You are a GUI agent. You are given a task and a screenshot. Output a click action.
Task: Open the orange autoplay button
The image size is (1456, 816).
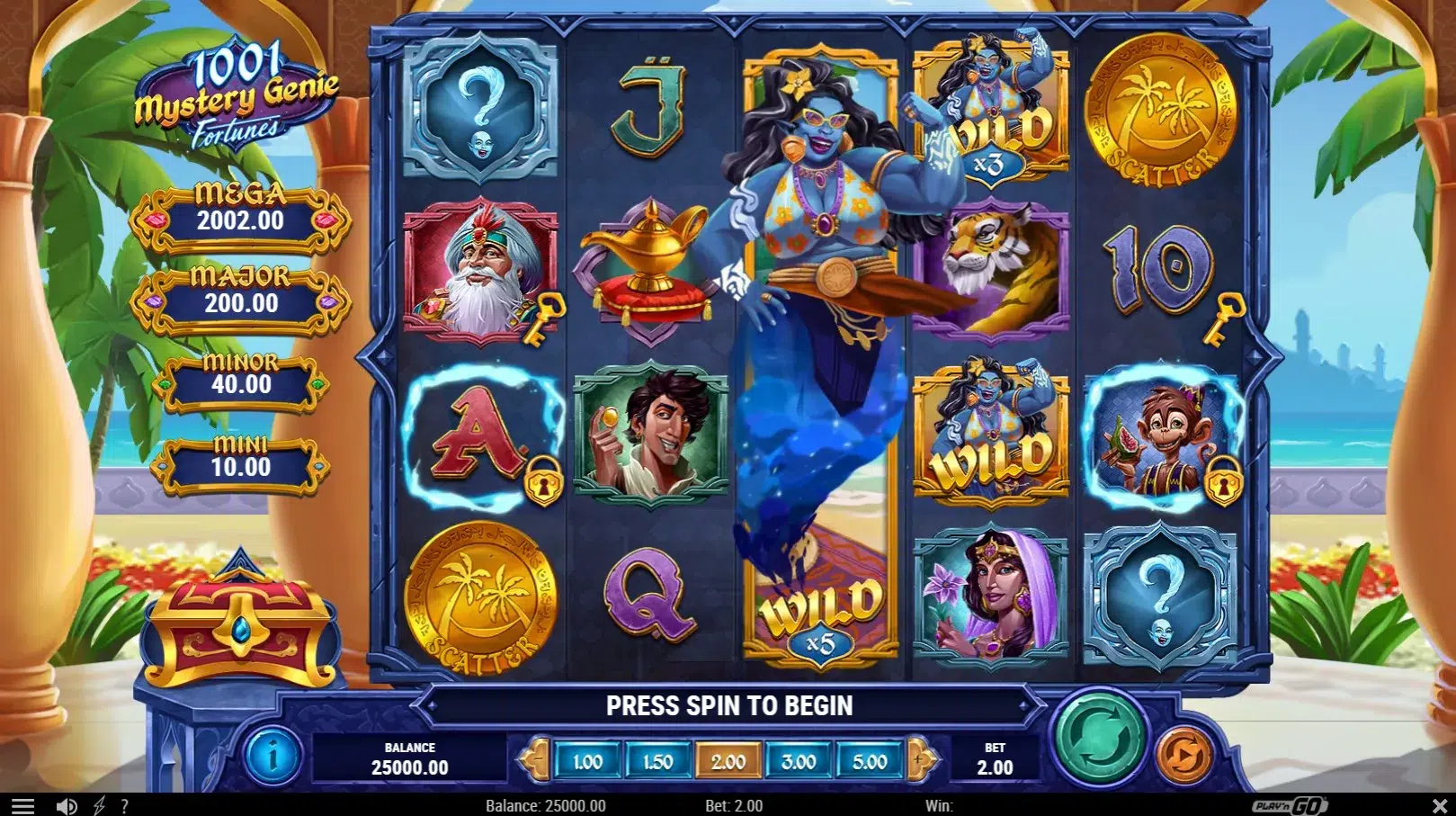(1184, 757)
